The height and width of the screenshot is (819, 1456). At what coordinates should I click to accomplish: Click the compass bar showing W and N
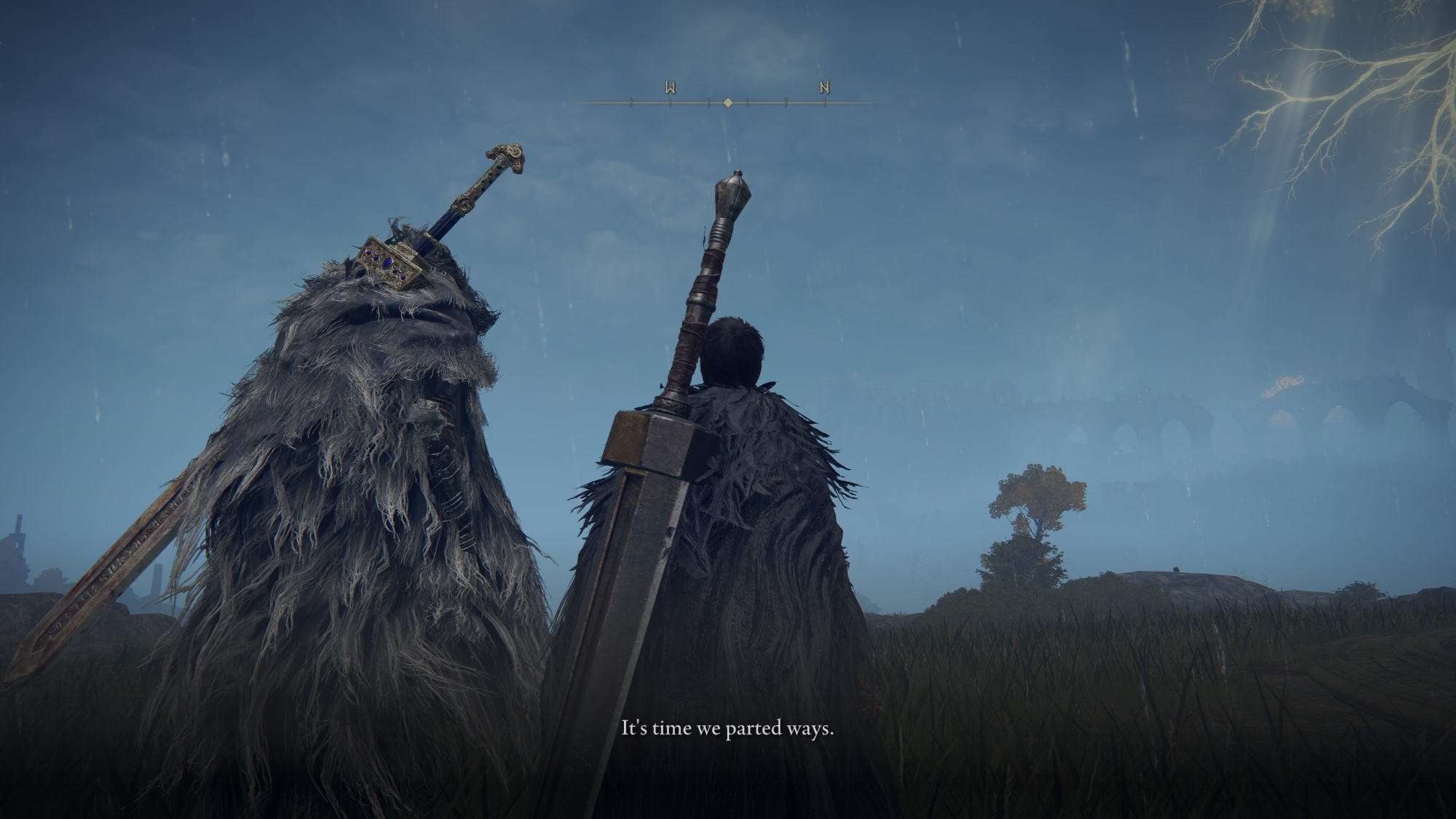tap(728, 102)
